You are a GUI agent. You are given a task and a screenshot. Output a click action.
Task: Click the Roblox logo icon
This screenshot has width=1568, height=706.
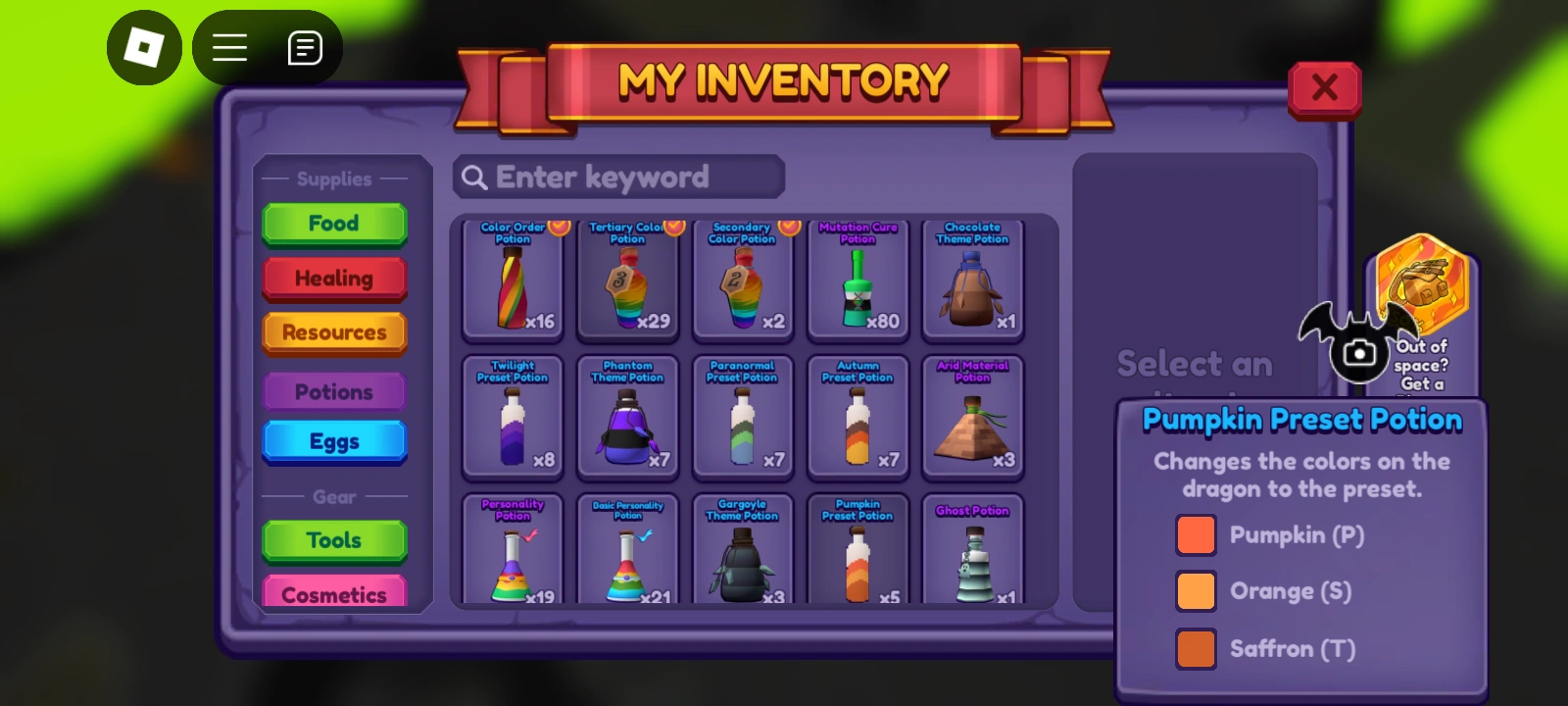click(x=144, y=48)
